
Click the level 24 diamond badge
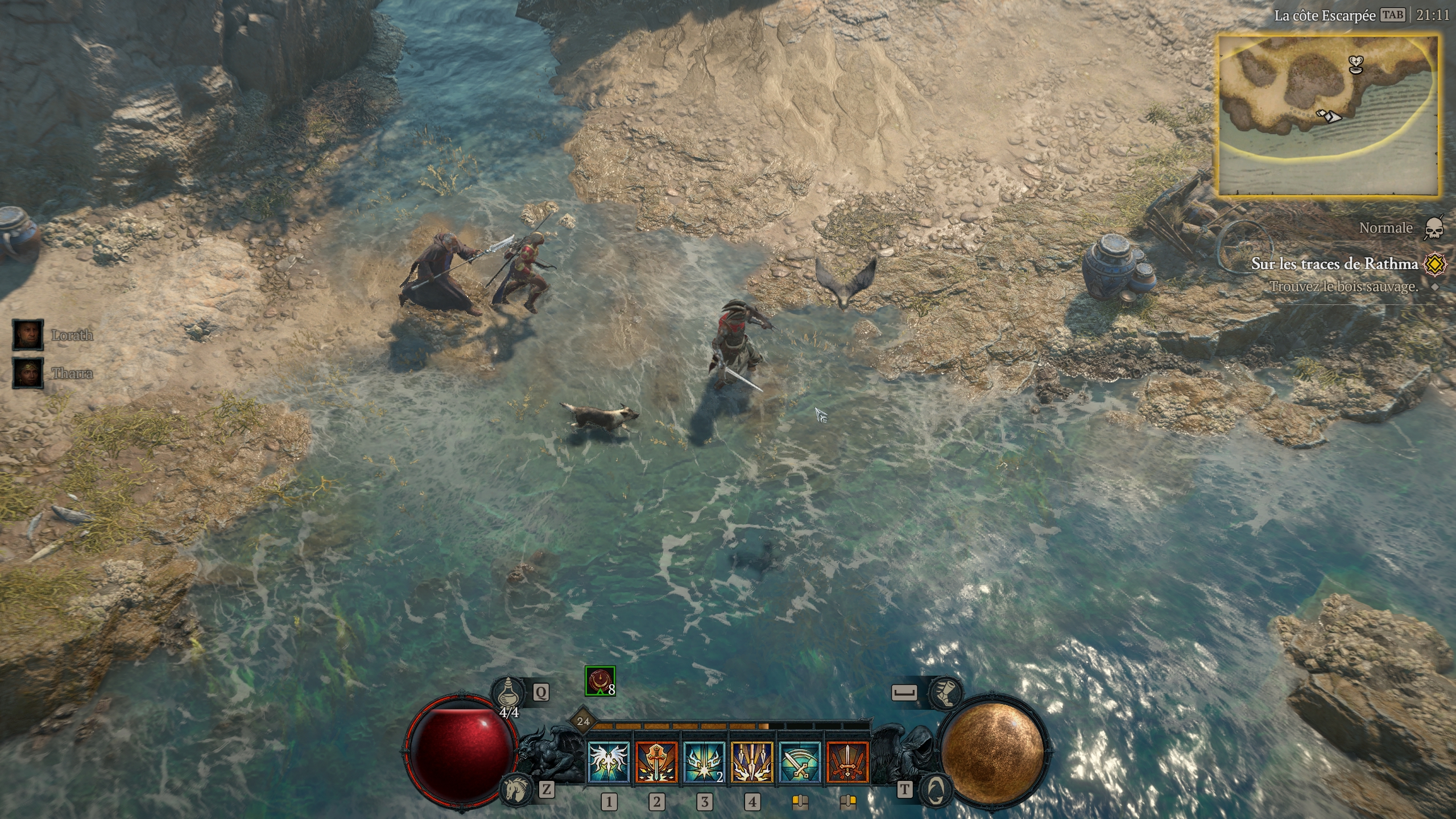coord(583,722)
